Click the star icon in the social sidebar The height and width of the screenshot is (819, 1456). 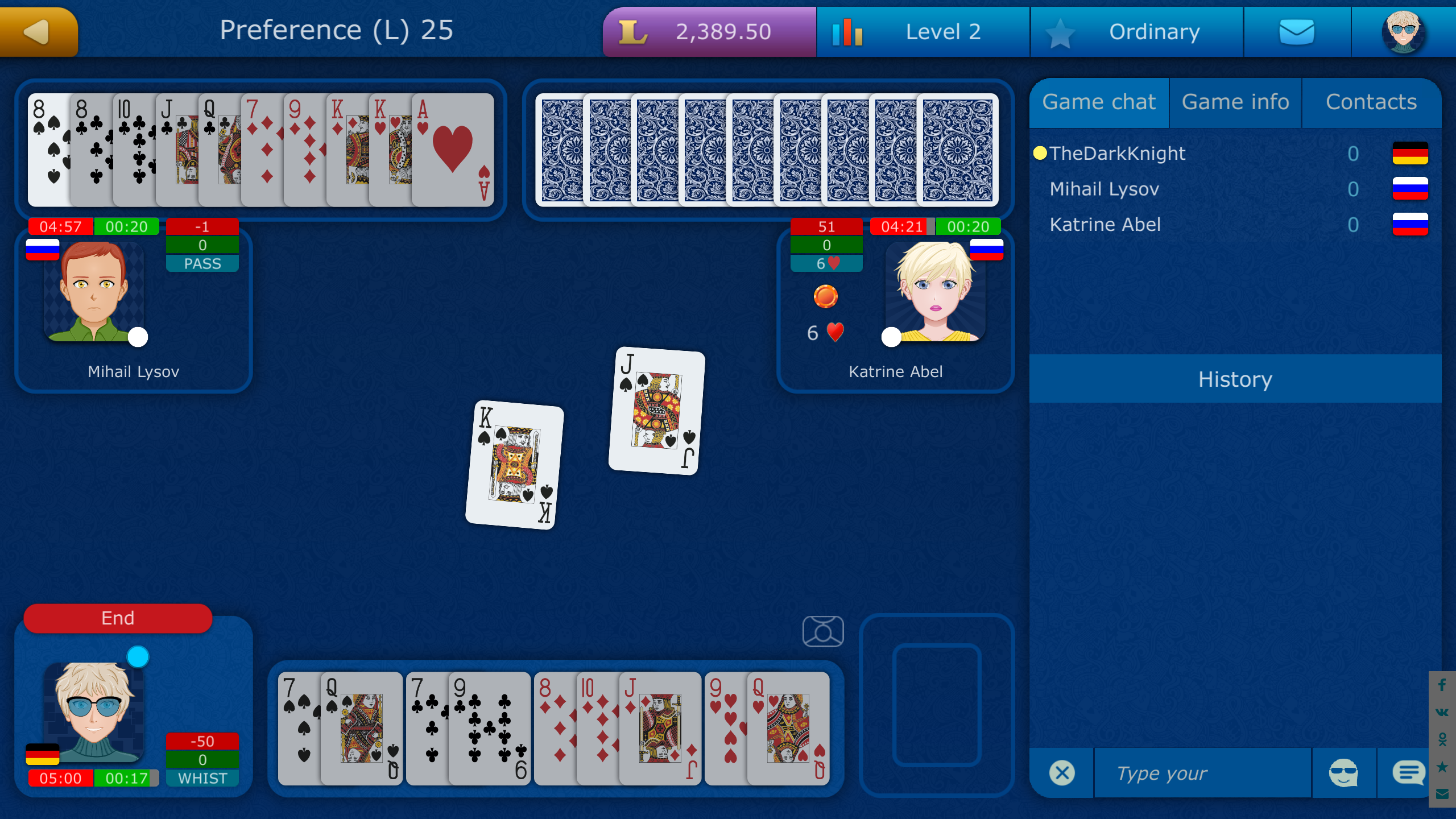pyautogui.click(x=1442, y=766)
